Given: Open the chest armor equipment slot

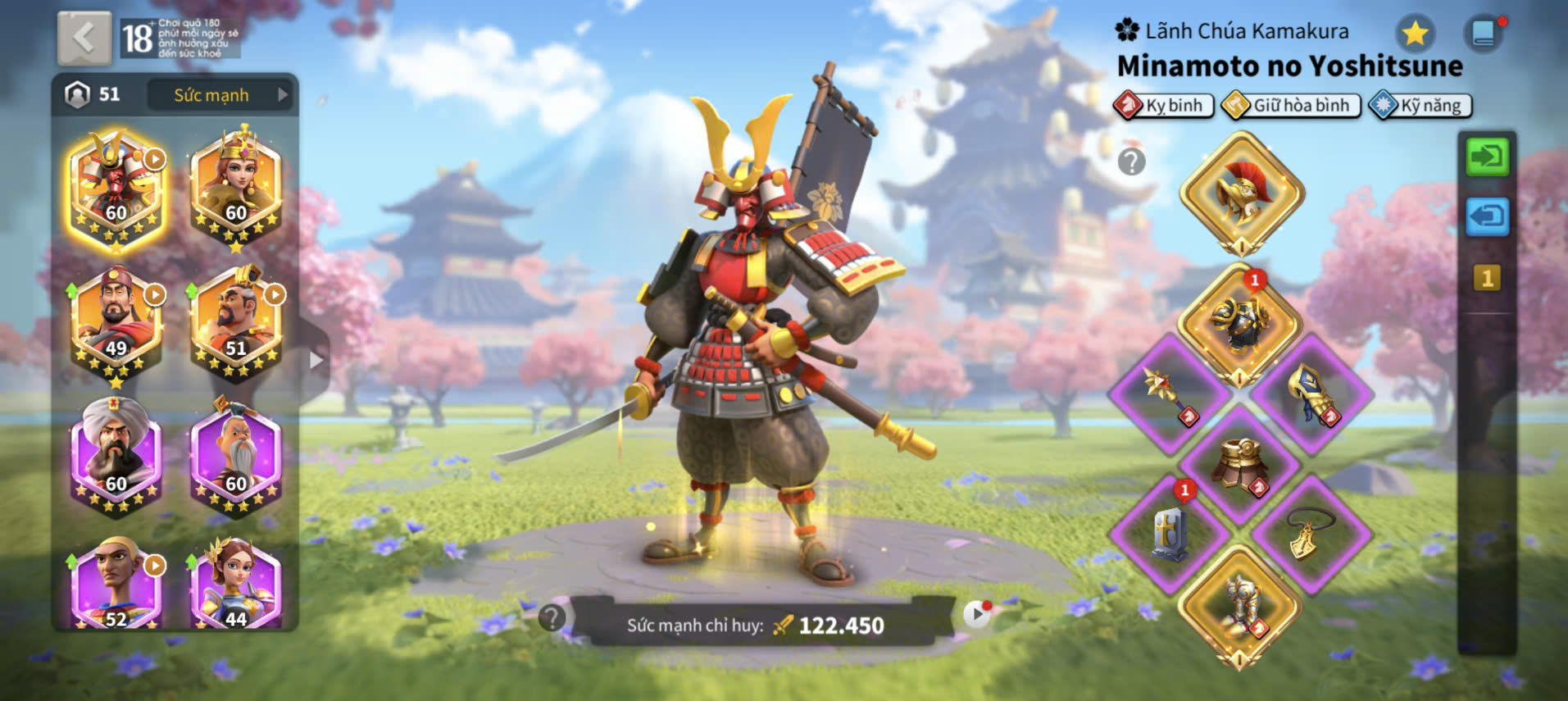Looking at the screenshot, I should click(1239, 324).
